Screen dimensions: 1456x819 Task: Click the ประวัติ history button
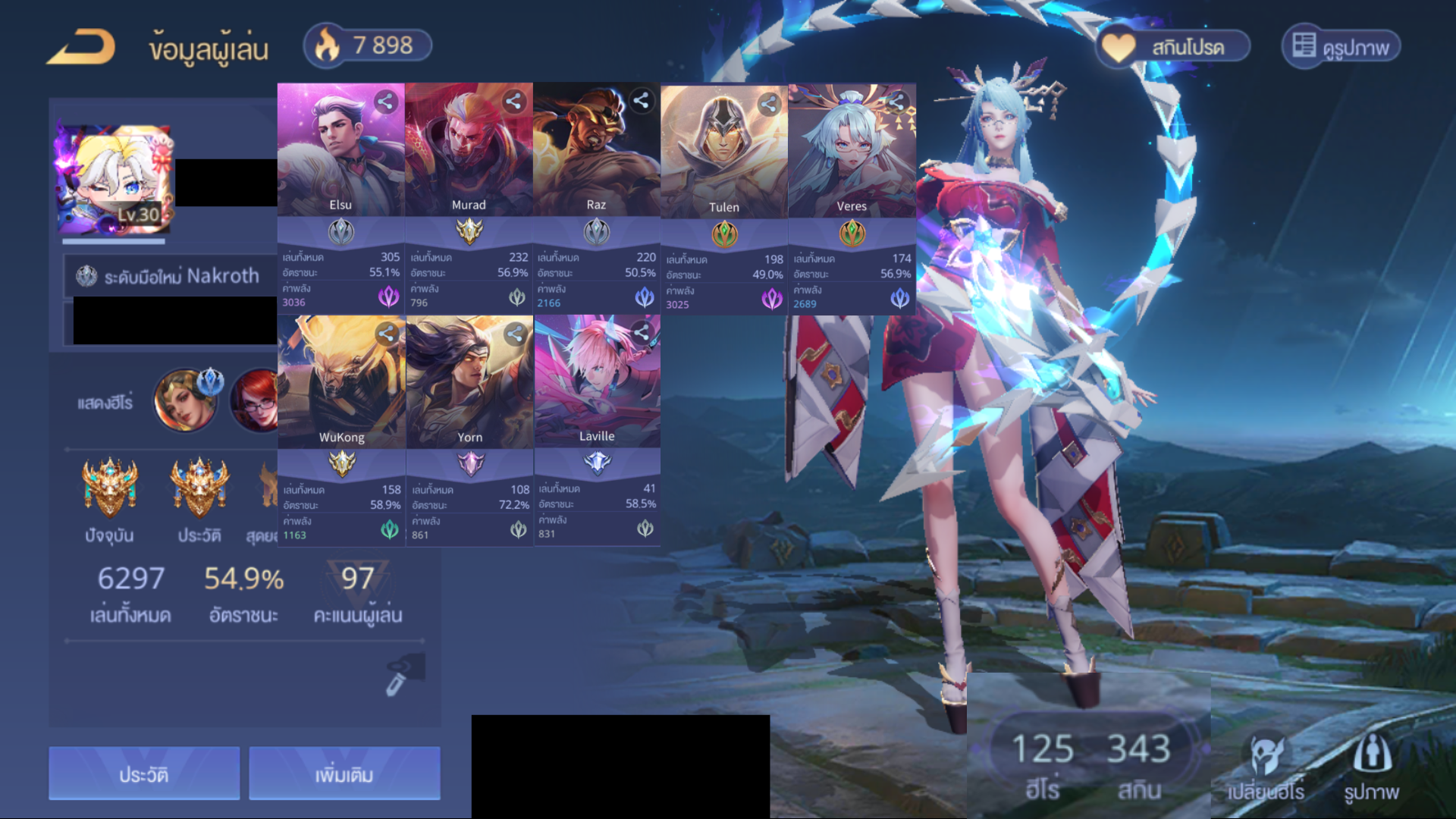click(144, 773)
